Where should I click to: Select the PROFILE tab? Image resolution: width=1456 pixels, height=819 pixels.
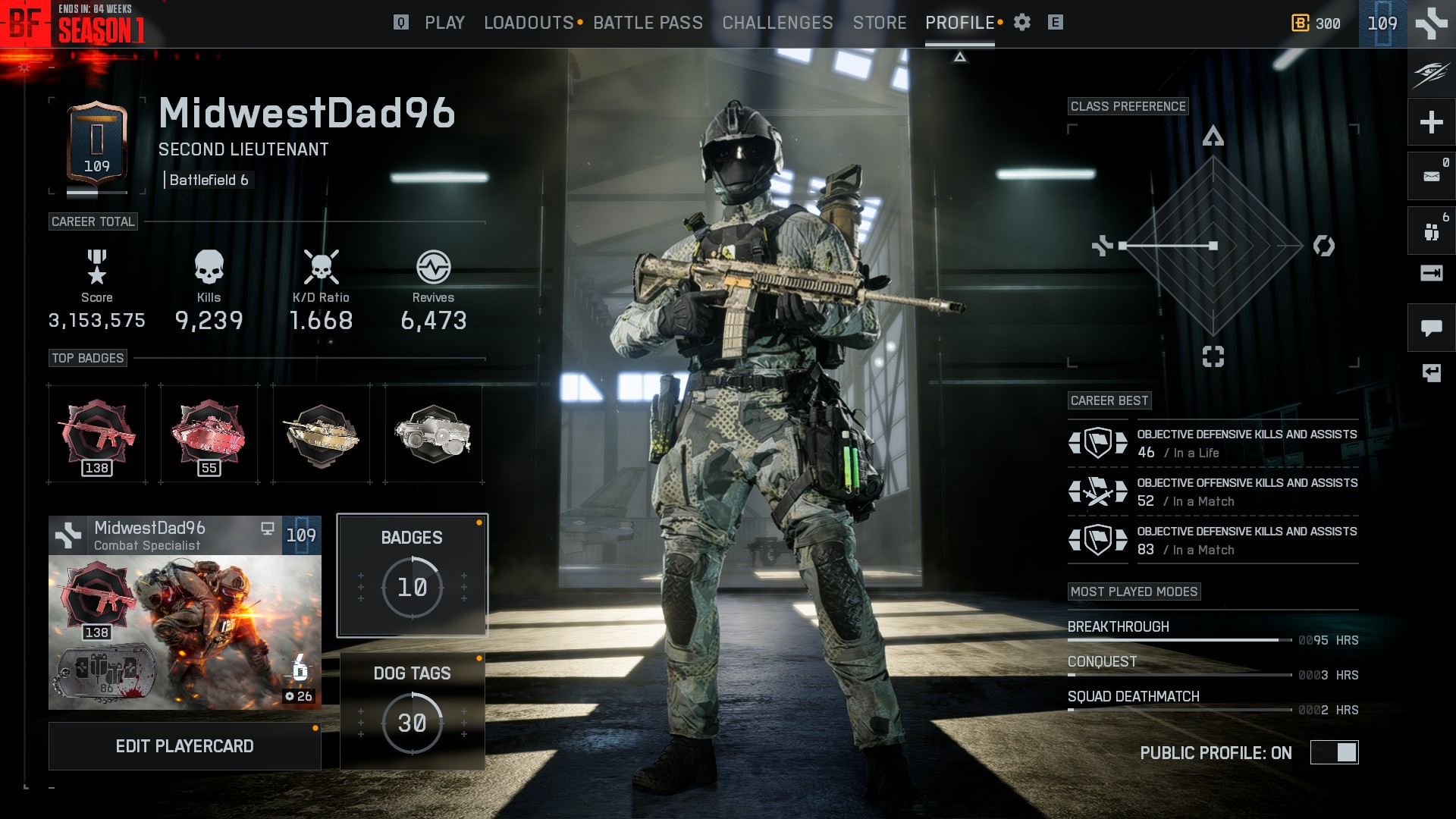(x=959, y=23)
